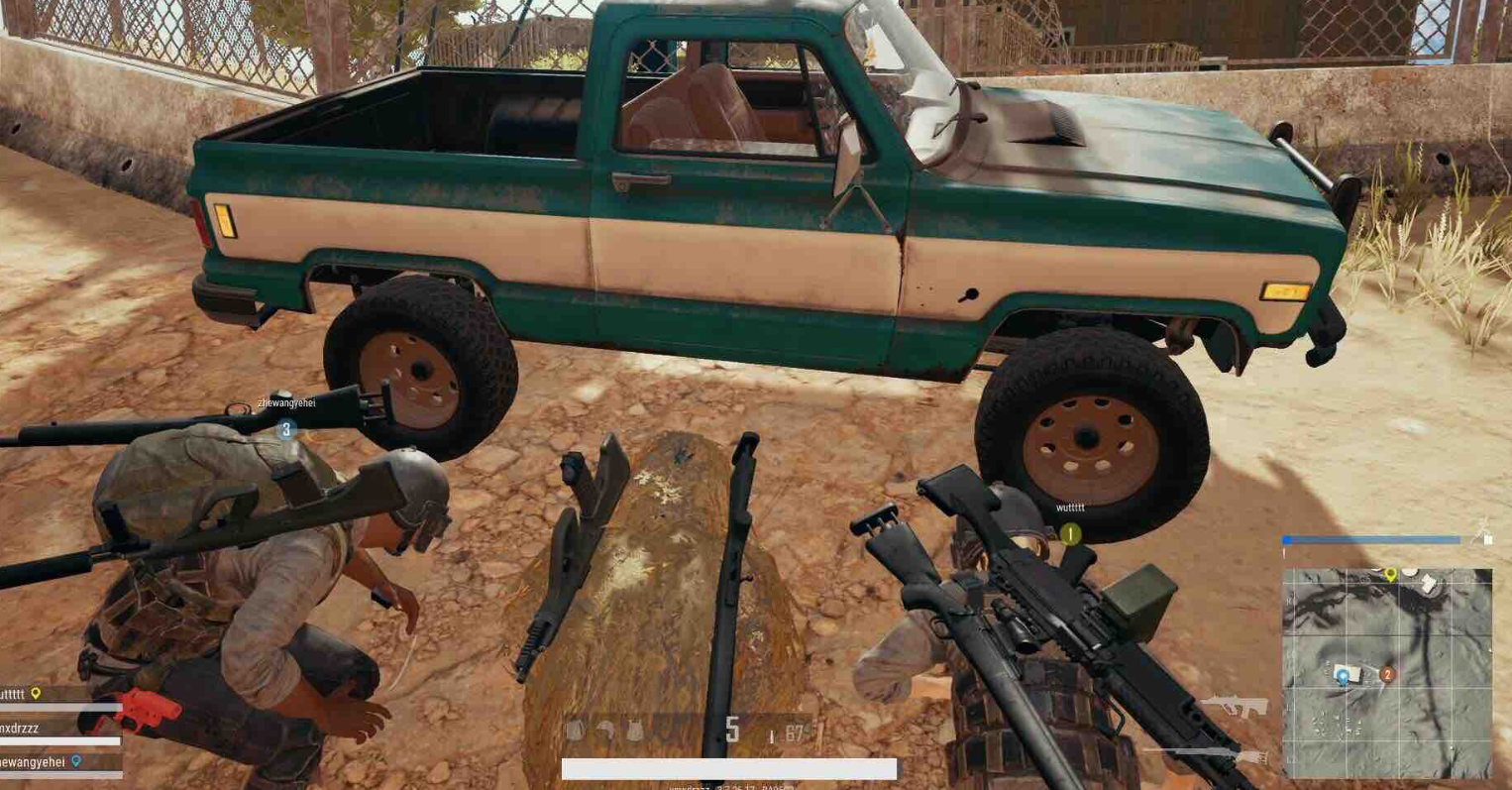Select teammate nxdrzzz in the squad list
This screenshot has width=1512, height=790.
(20, 728)
